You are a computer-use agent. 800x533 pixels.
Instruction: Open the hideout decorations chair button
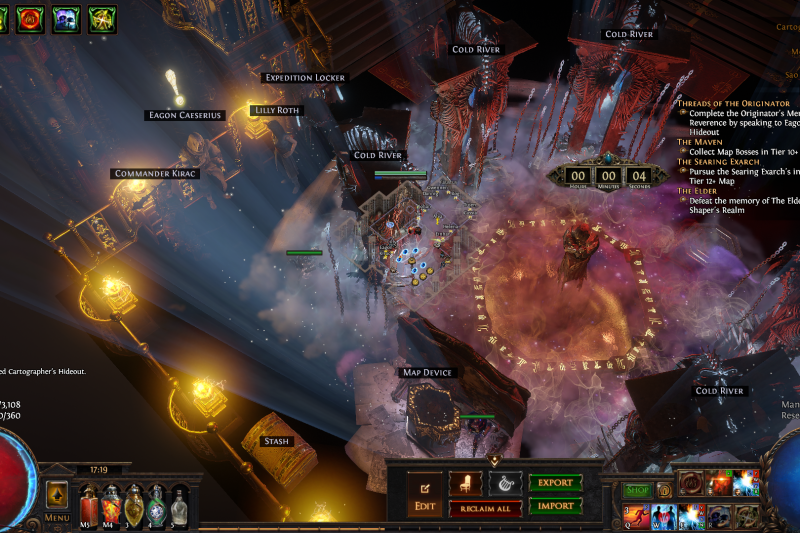click(465, 484)
